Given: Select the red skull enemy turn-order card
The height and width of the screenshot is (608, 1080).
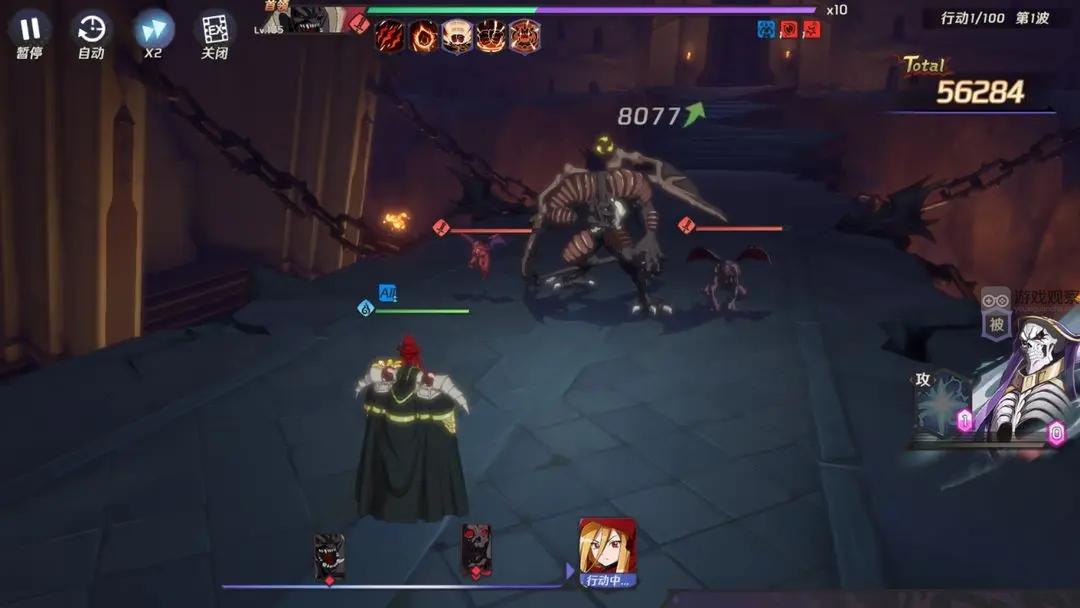Looking at the screenshot, I should click(476, 548).
